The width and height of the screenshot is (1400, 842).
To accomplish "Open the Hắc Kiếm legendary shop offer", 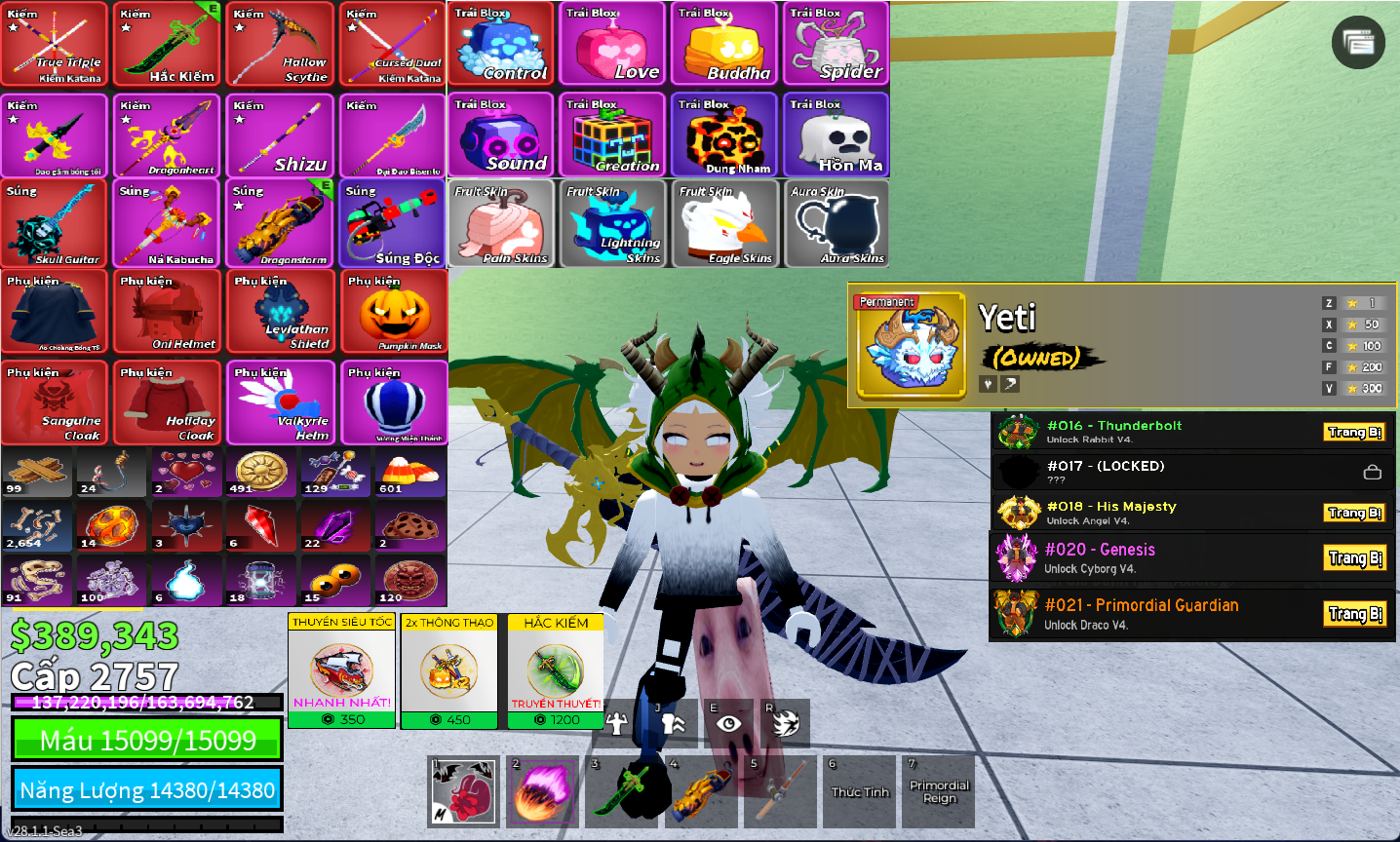I will [556, 670].
